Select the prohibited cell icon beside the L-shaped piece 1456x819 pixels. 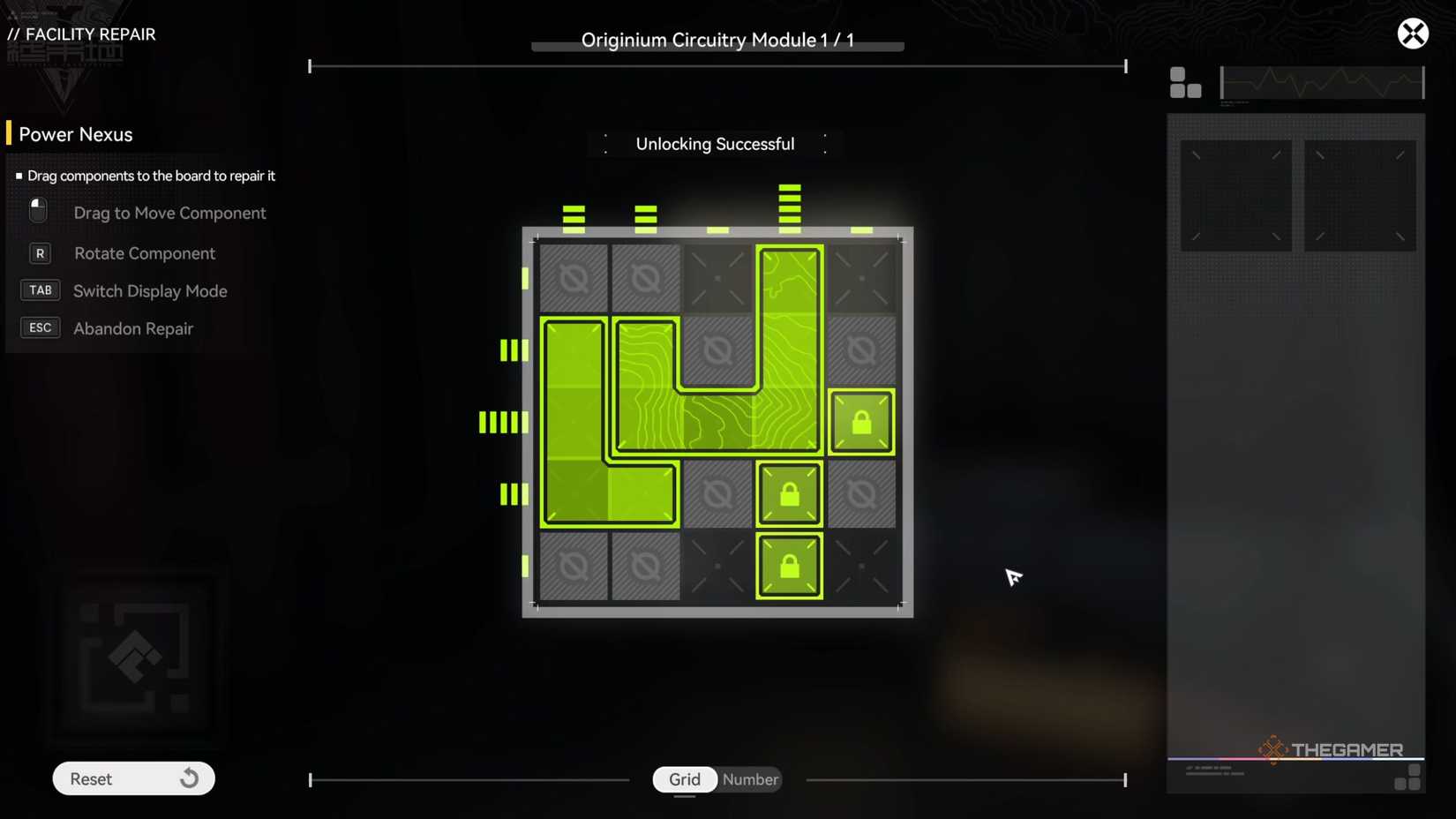tap(717, 494)
